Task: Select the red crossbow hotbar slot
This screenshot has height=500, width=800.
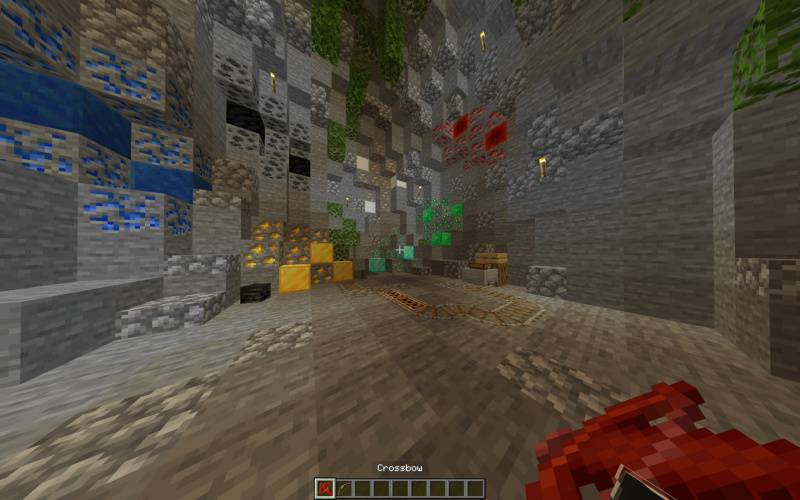Action: [325, 488]
